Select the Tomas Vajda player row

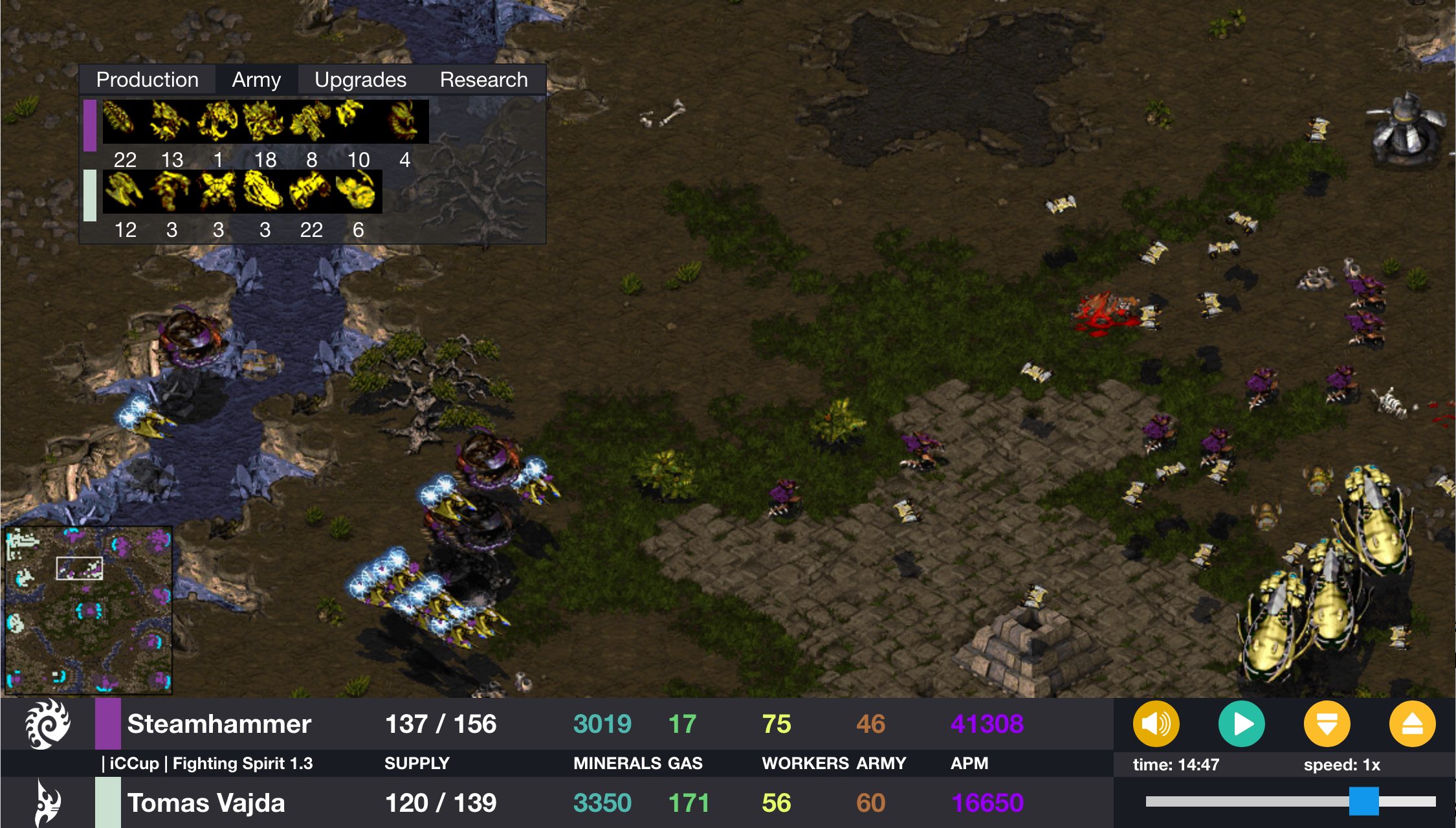[206, 803]
